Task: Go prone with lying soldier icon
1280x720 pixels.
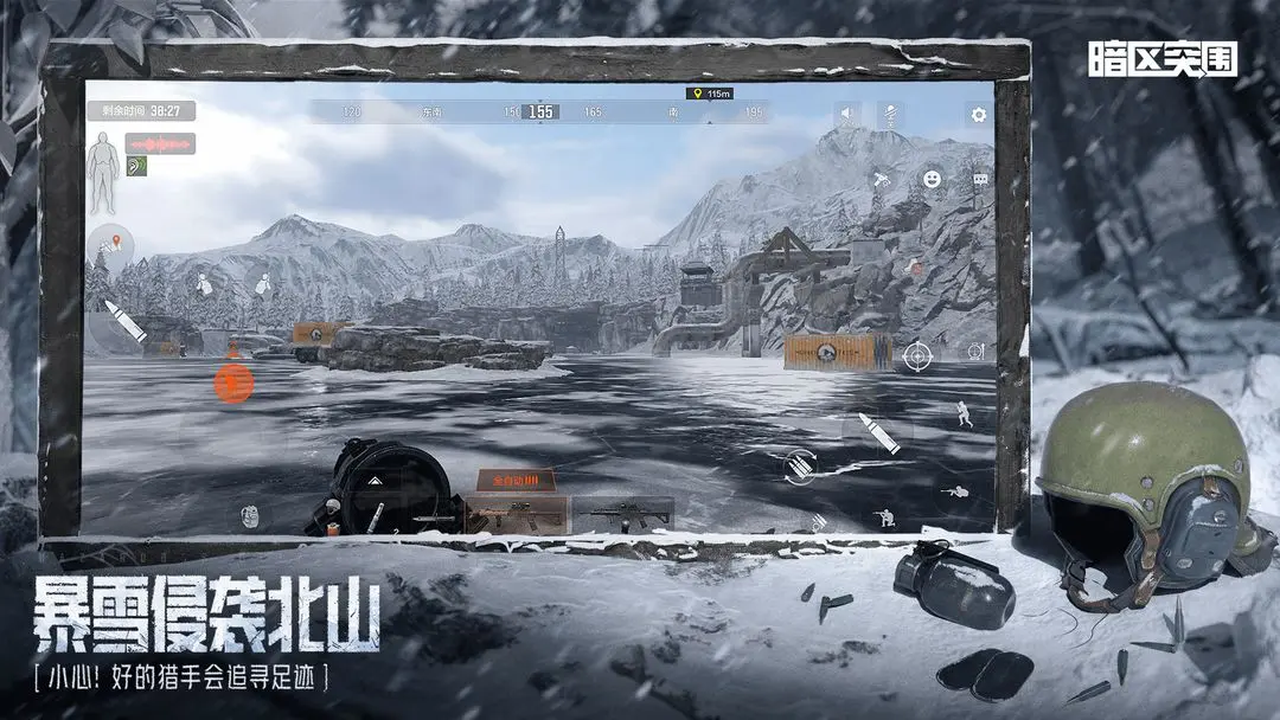Action: [x=957, y=491]
